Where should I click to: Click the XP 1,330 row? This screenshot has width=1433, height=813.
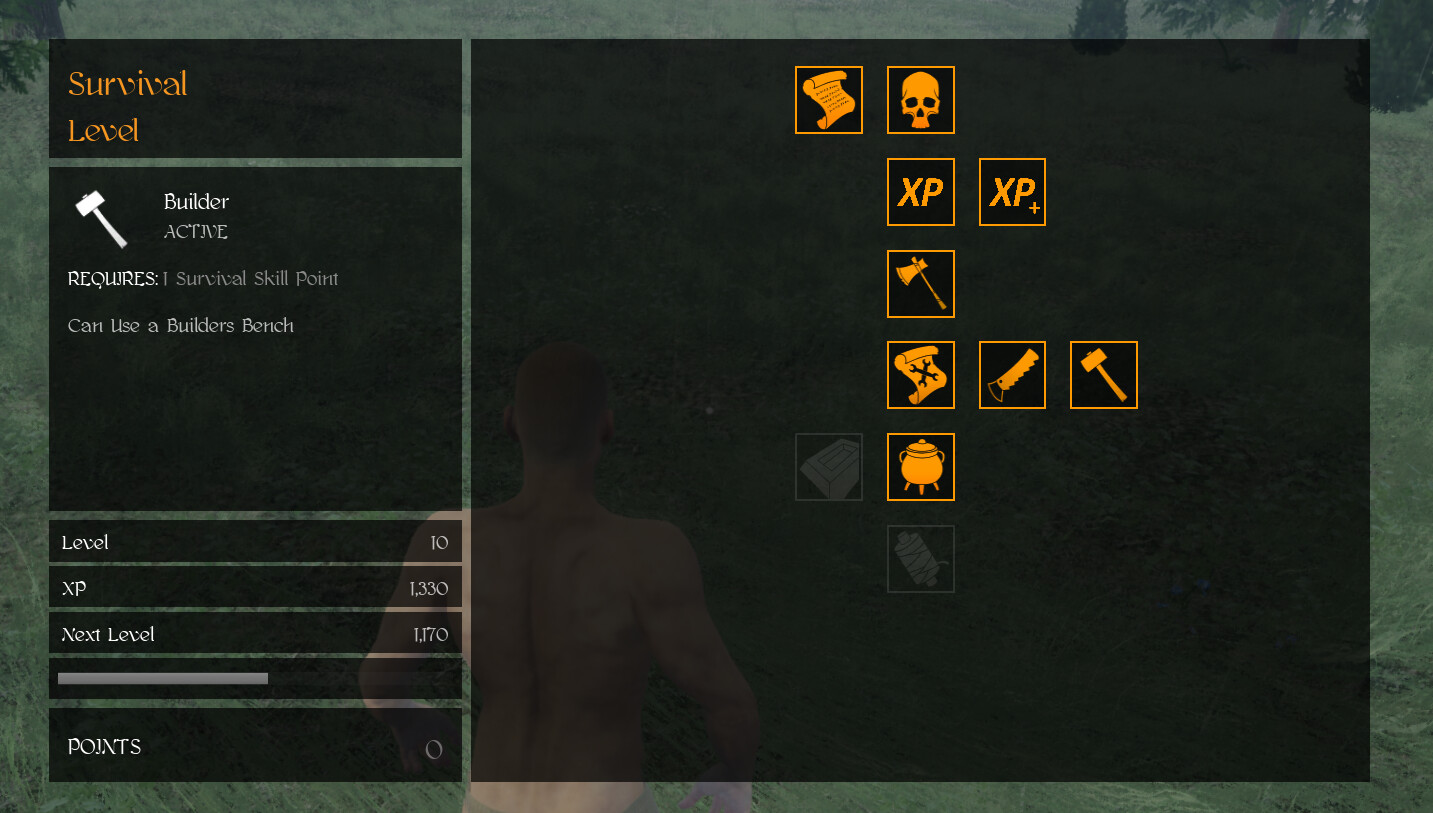click(255, 588)
